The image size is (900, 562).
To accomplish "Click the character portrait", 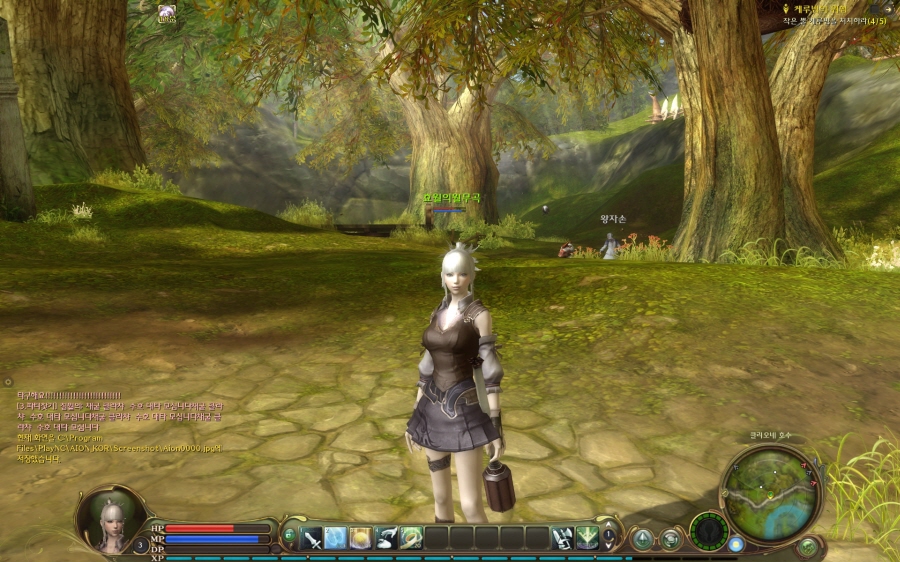I will 111,518.
